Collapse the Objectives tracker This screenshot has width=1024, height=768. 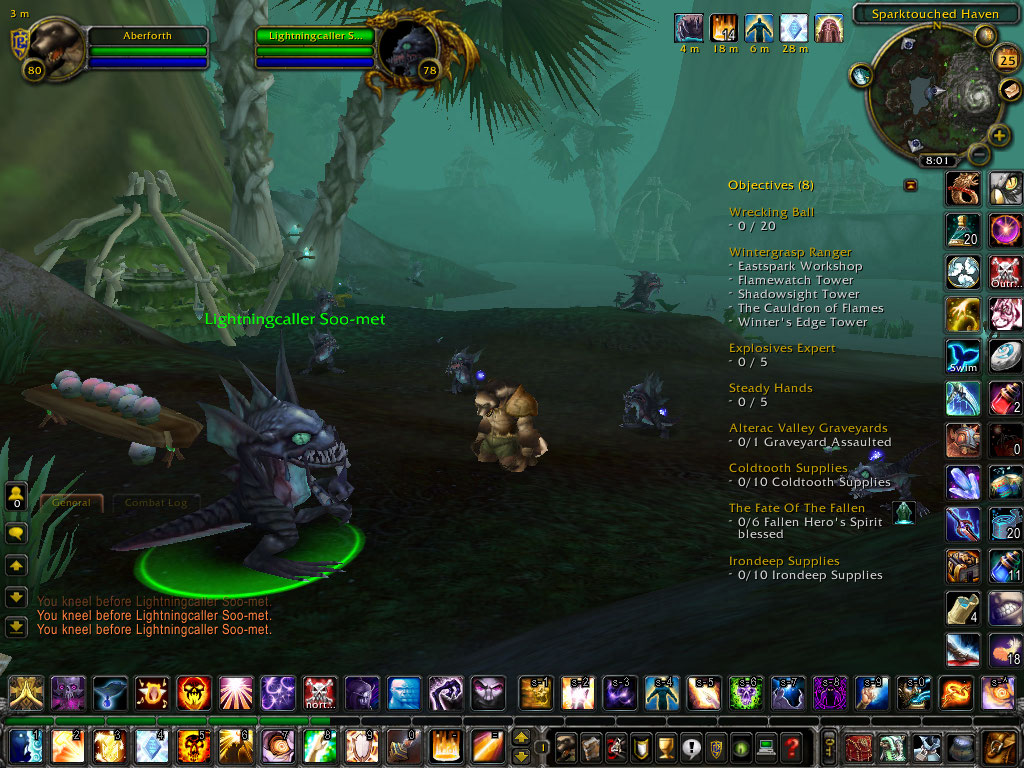click(x=910, y=185)
